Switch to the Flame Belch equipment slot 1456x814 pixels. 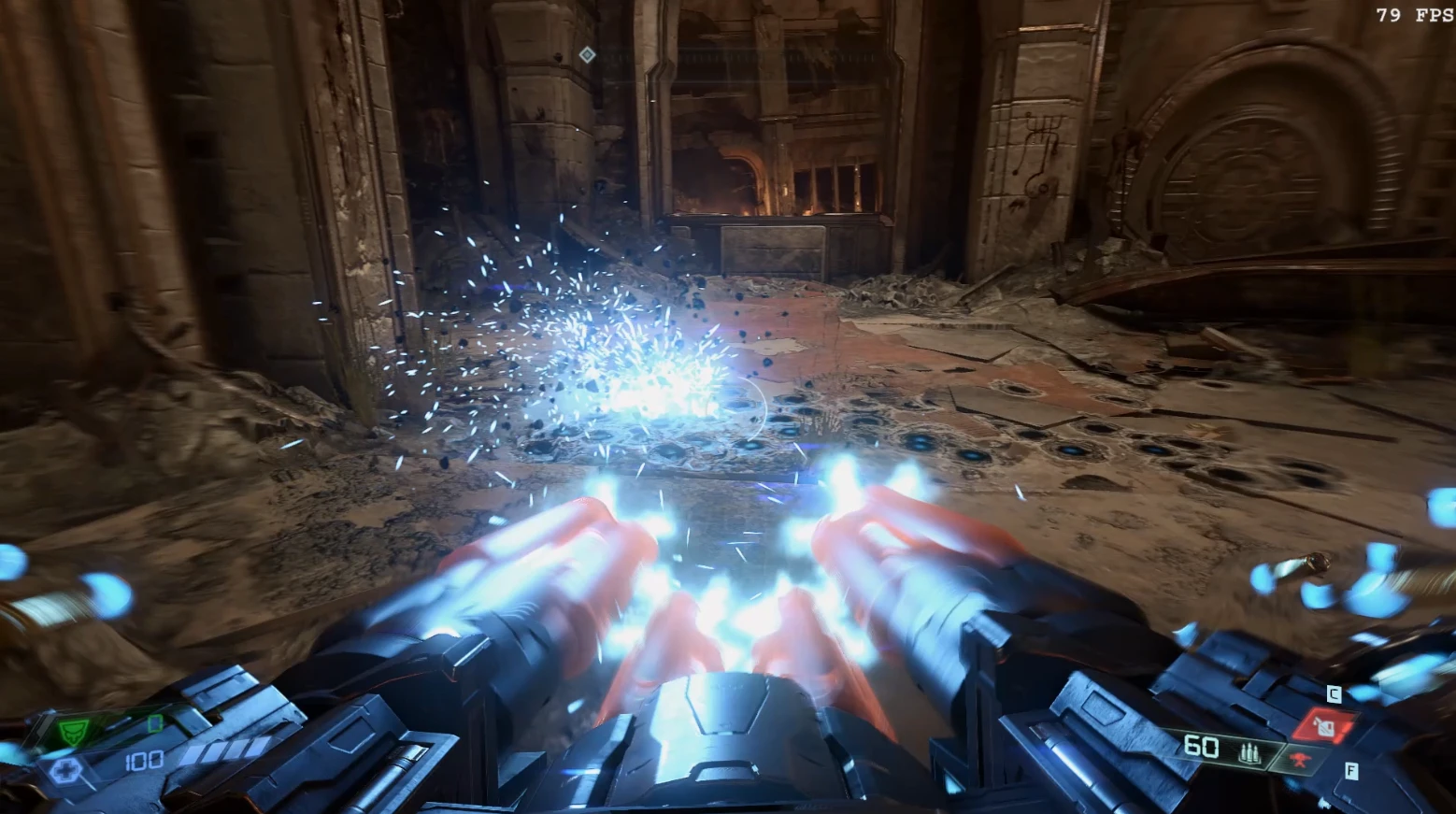1299,758
